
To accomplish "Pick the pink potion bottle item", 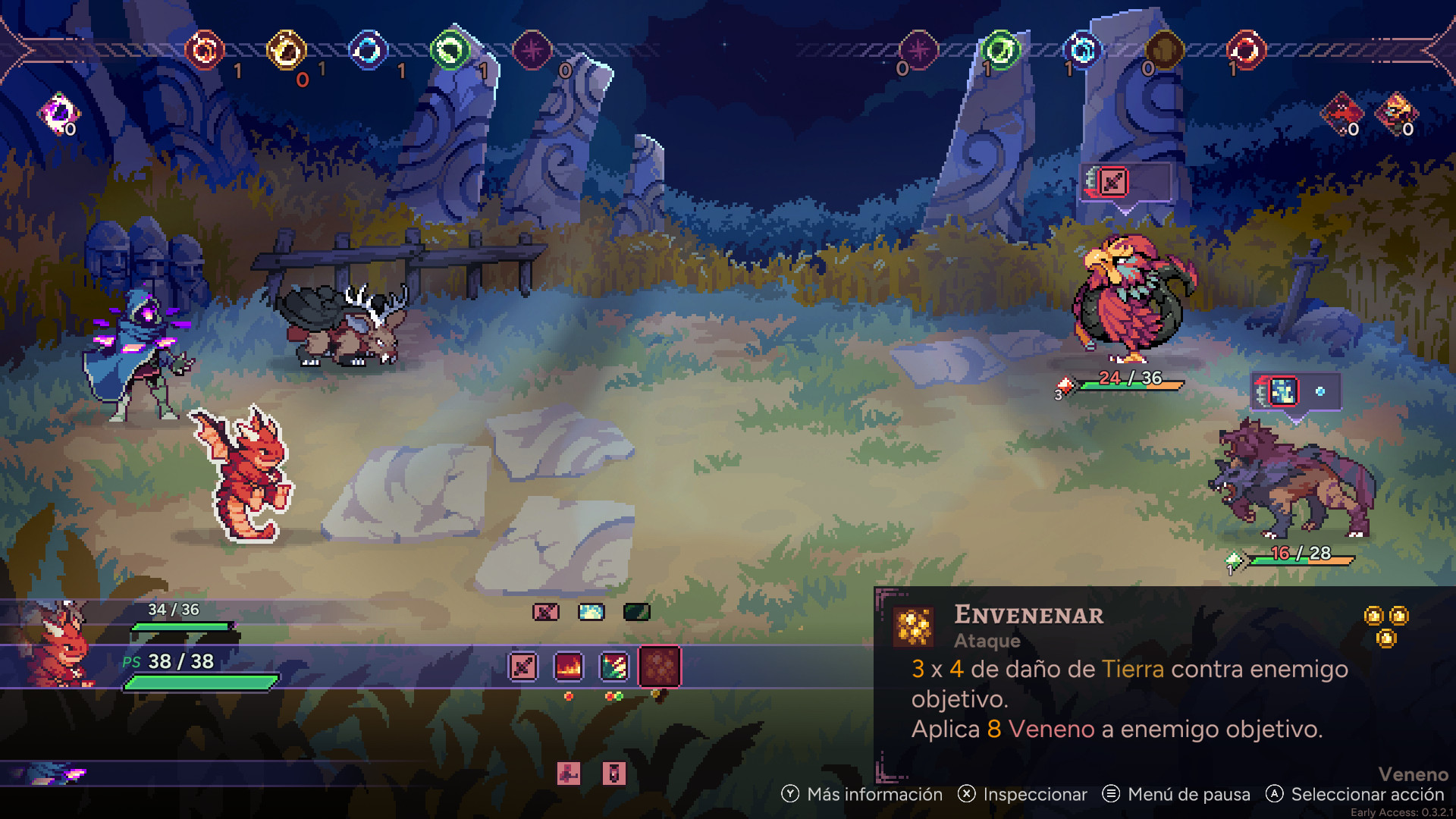I will pyautogui.click(x=614, y=773).
